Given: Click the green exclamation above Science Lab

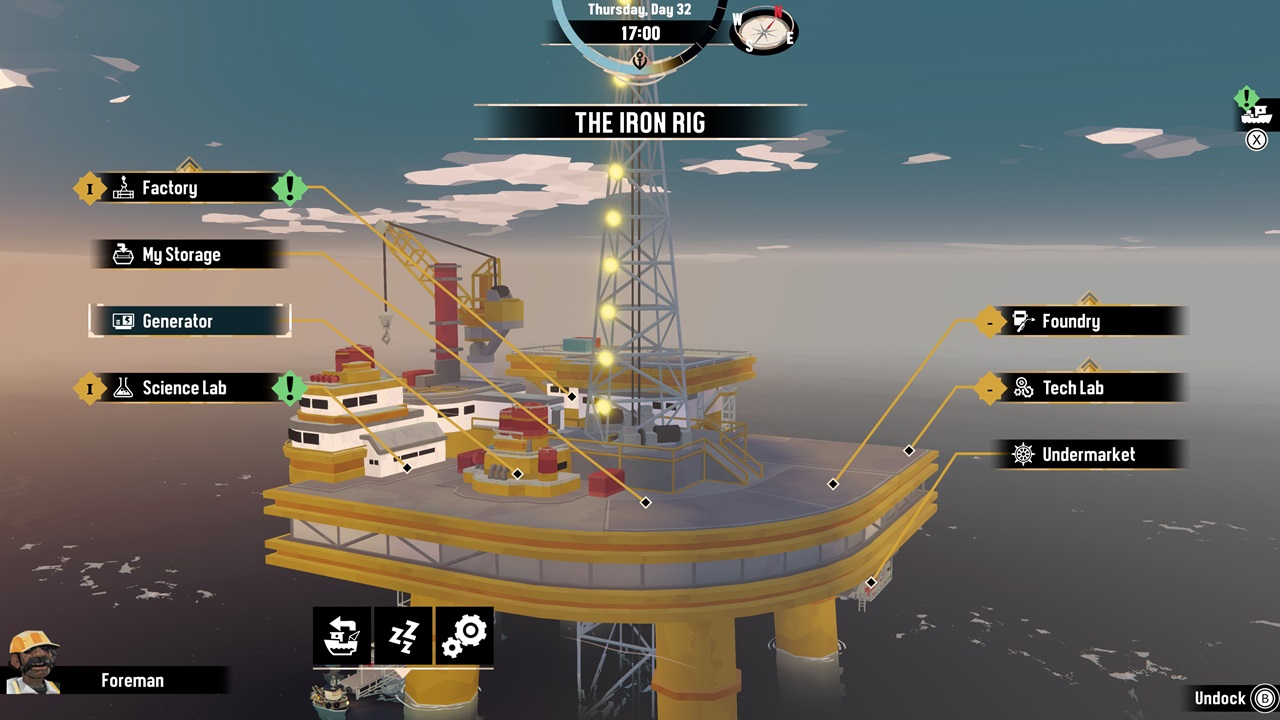Looking at the screenshot, I should click(x=291, y=388).
